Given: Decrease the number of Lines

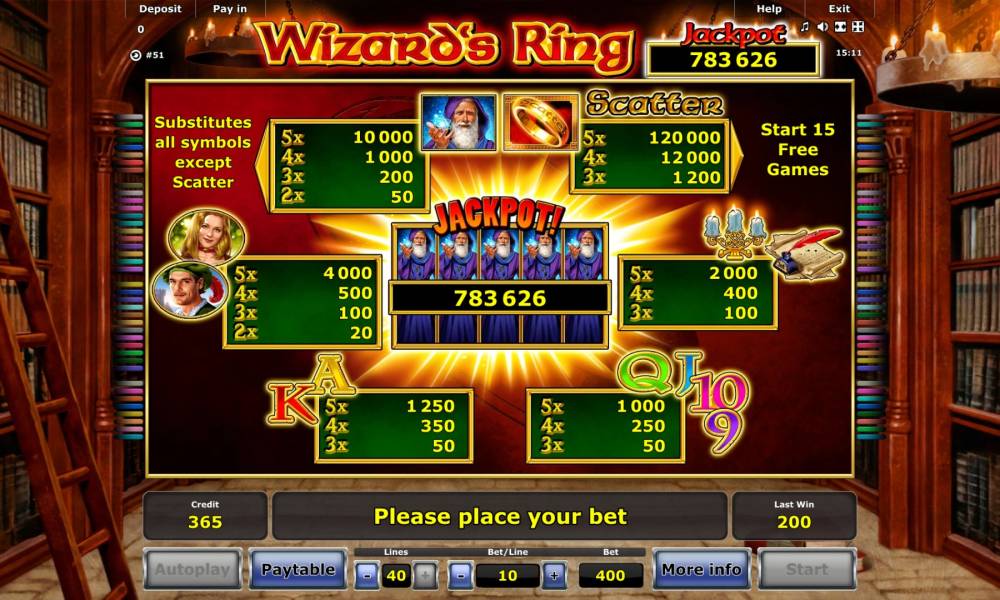Looking at the screenshot, I should 367,575.
